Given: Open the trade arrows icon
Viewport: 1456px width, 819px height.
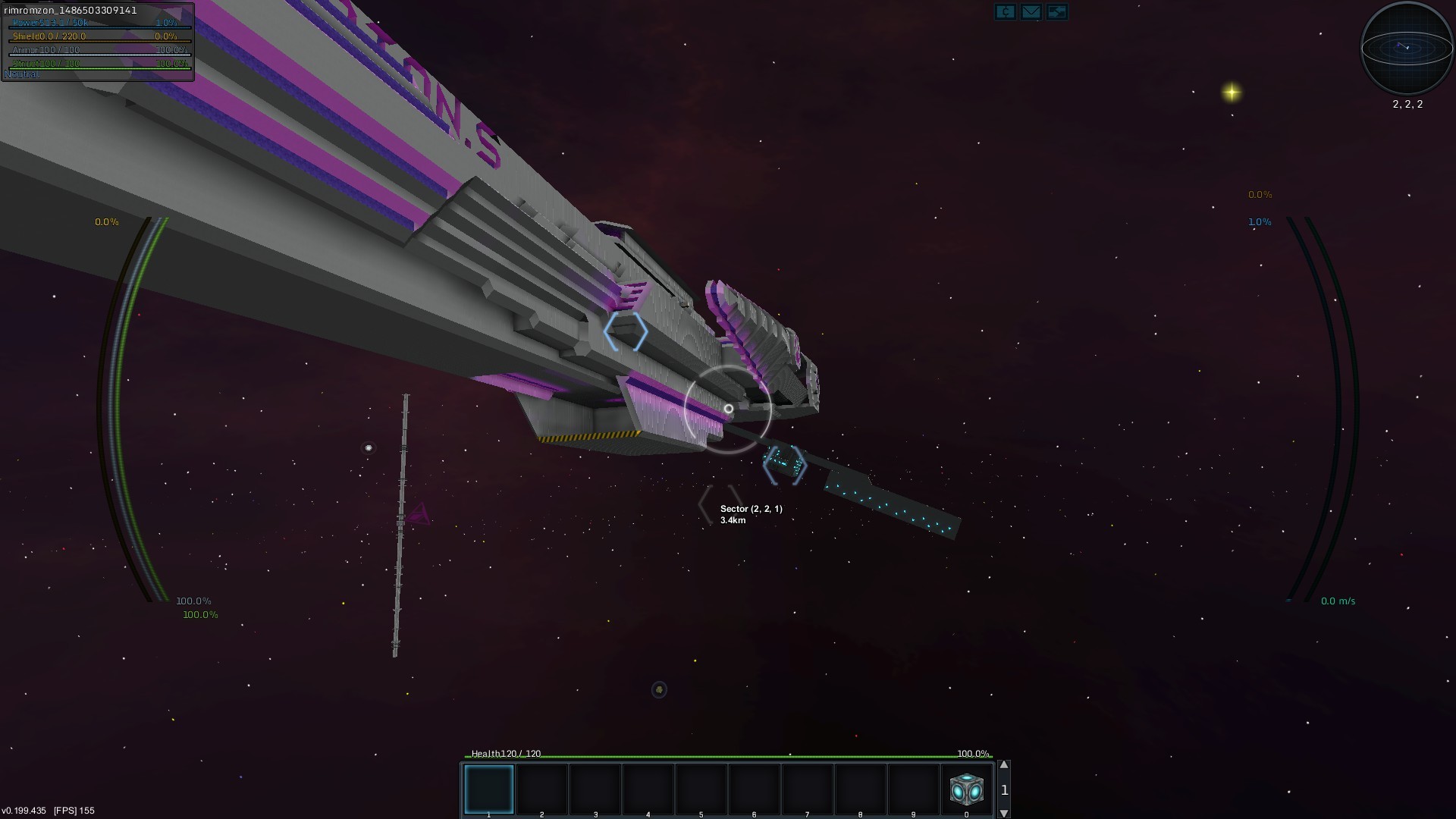Looking at the screenshot, I should click(1056, 11).
